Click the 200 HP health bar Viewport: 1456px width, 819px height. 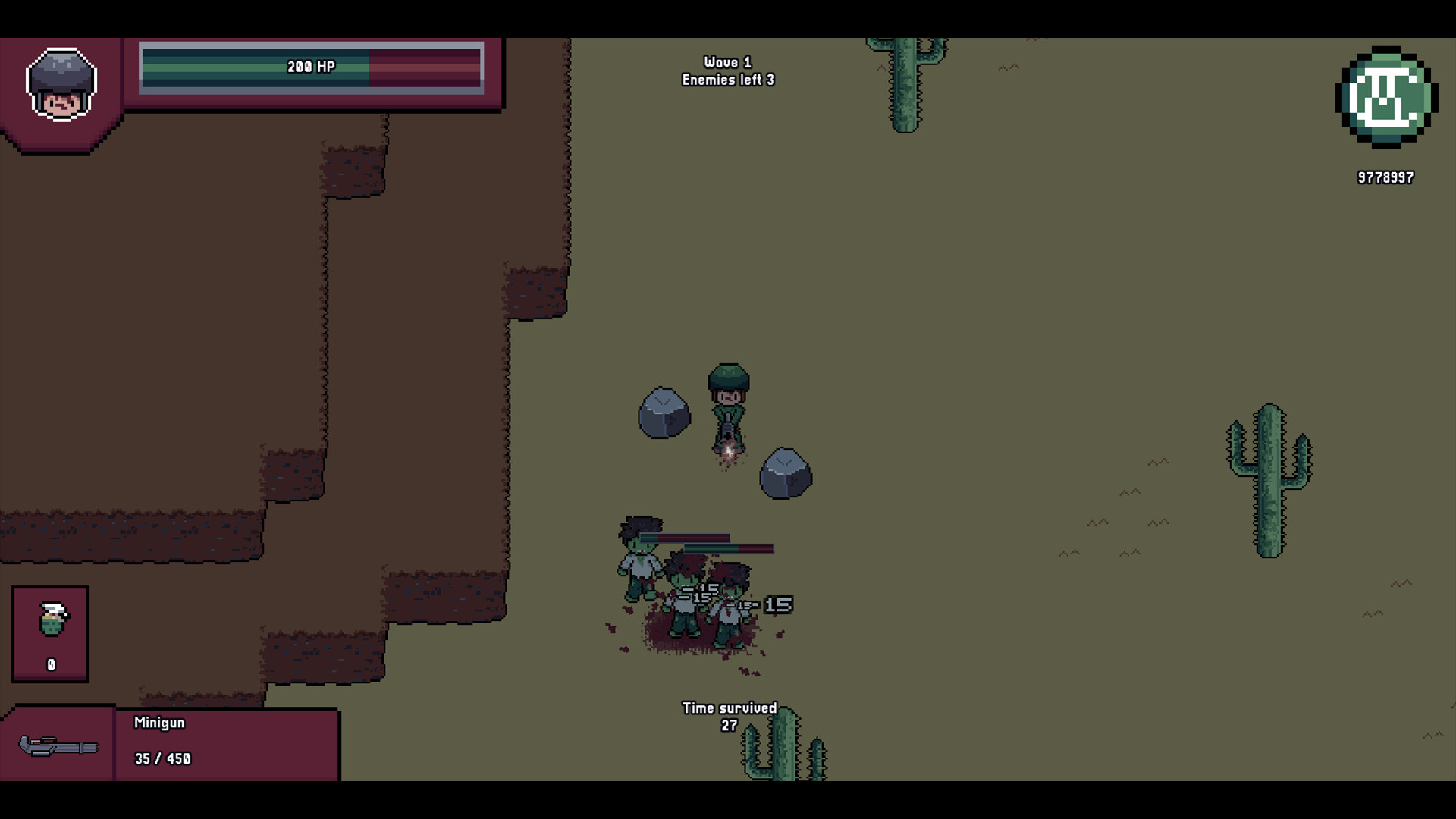pos(311,67)
